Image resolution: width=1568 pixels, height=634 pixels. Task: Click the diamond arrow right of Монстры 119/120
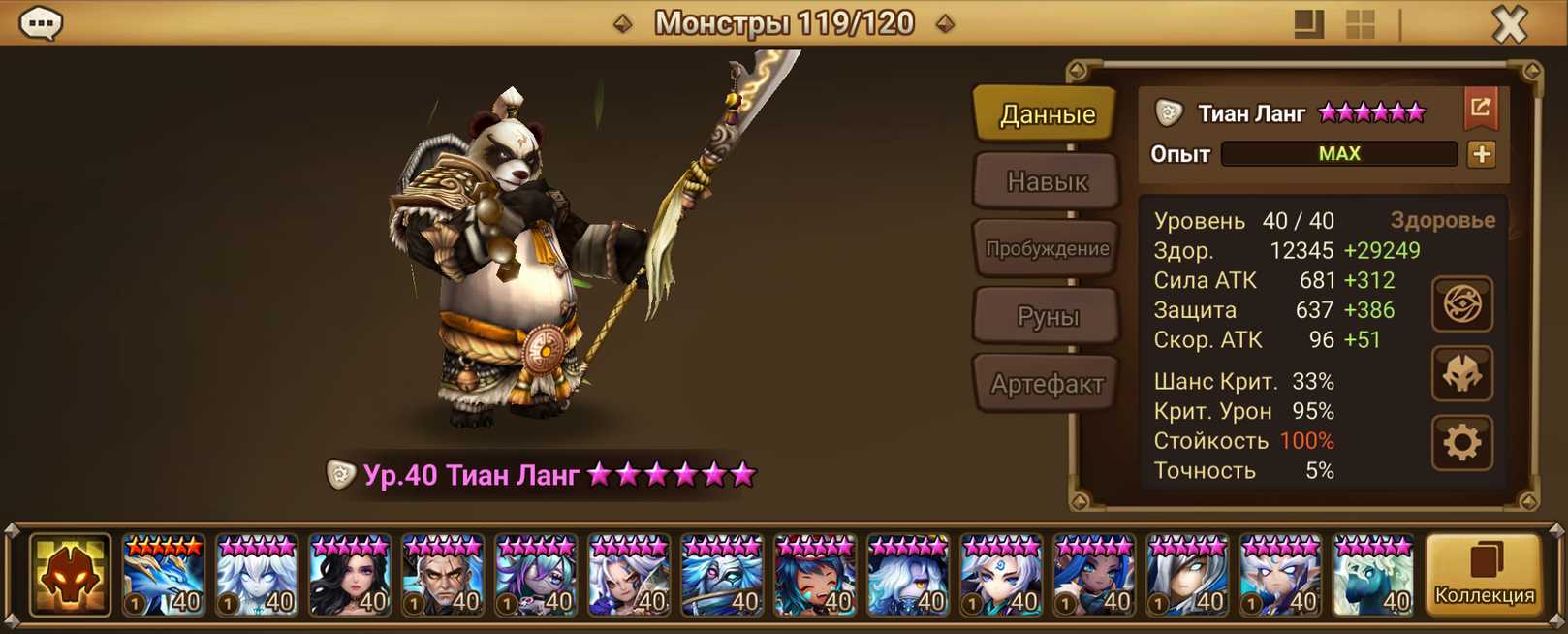pyautogui.click(x=945, y=23)
